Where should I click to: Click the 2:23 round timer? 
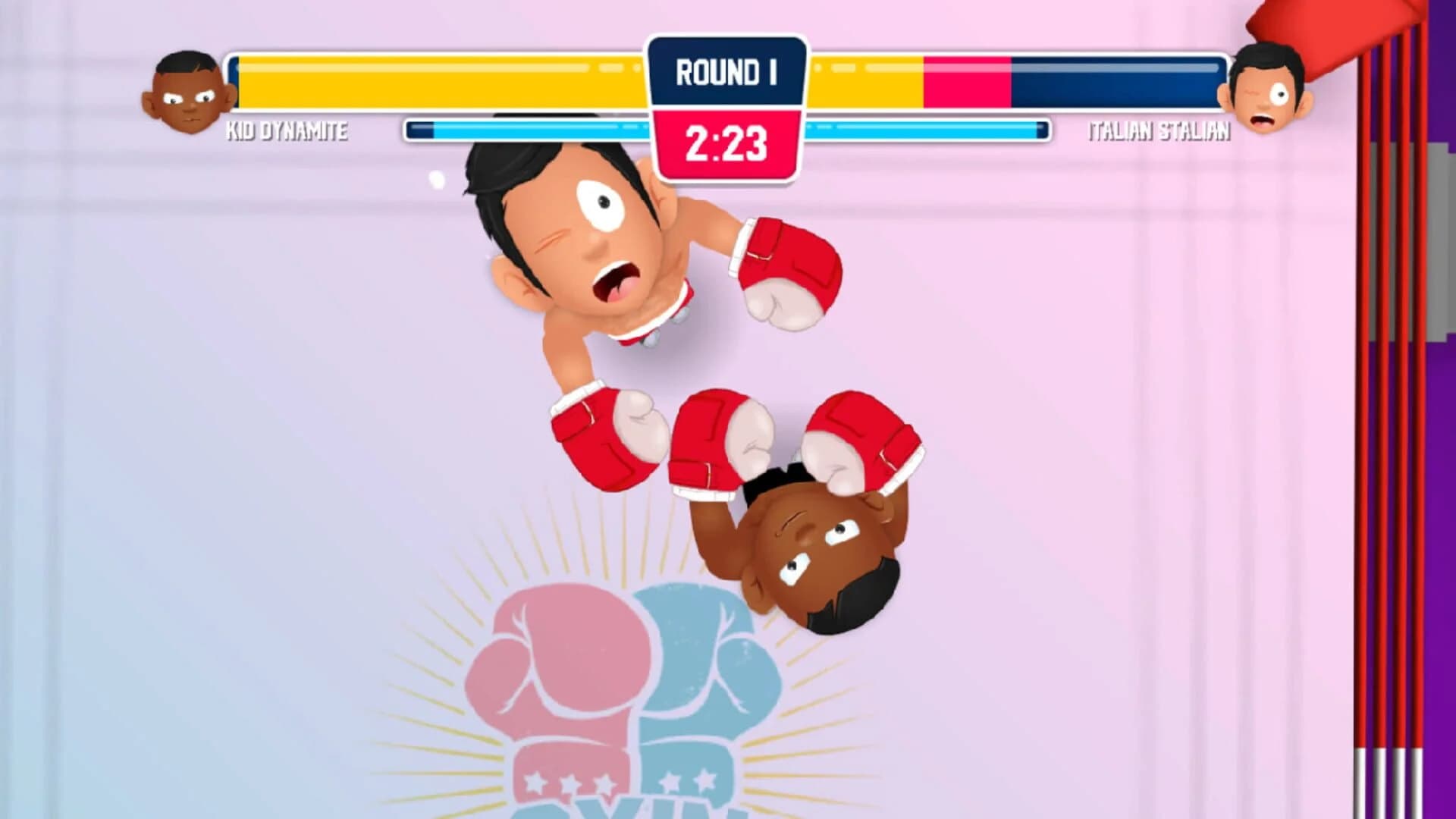pos(726,140)
